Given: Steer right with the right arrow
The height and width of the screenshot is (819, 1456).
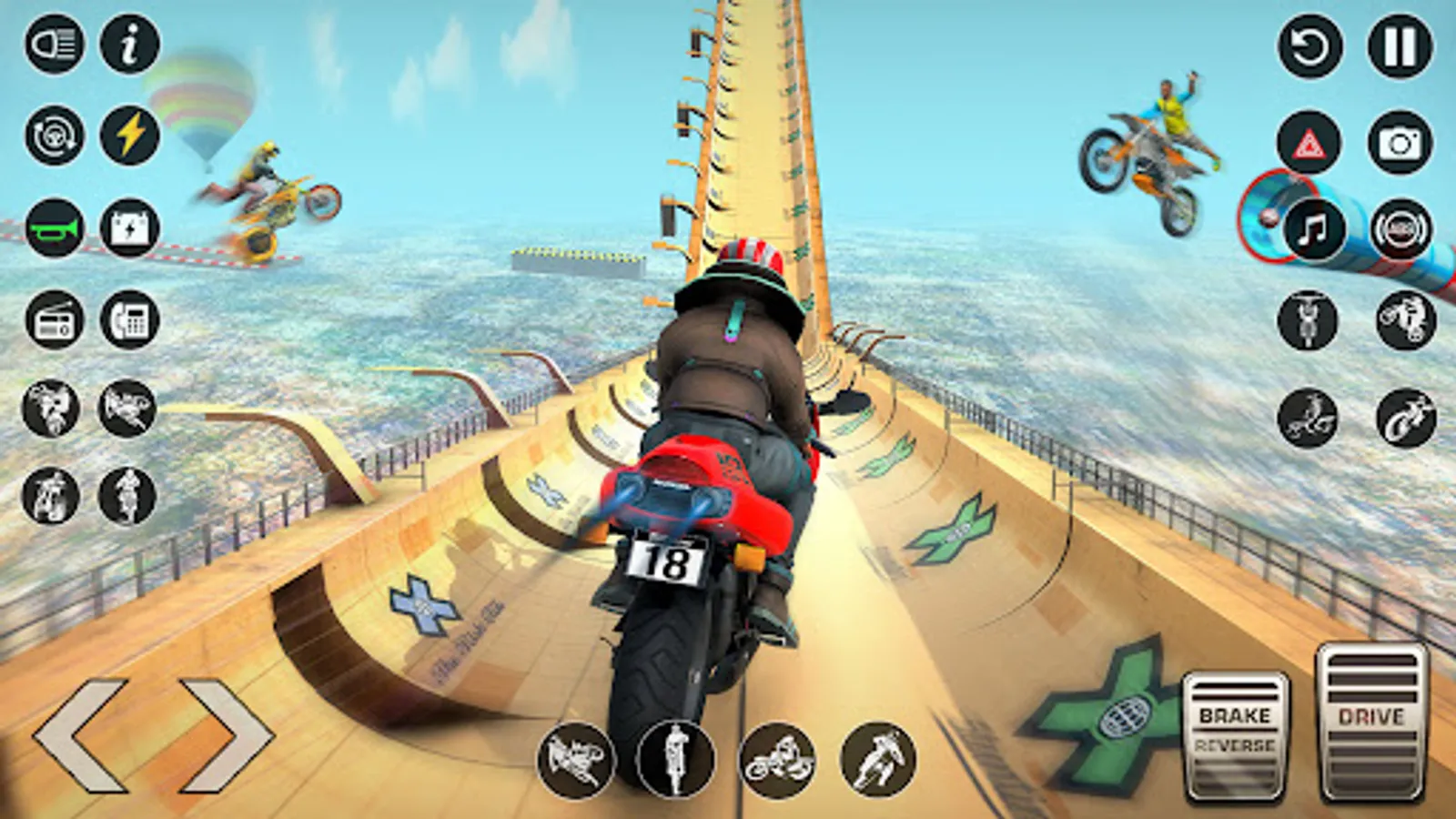Looking at the screenshot, I should (x=227, y=733).
